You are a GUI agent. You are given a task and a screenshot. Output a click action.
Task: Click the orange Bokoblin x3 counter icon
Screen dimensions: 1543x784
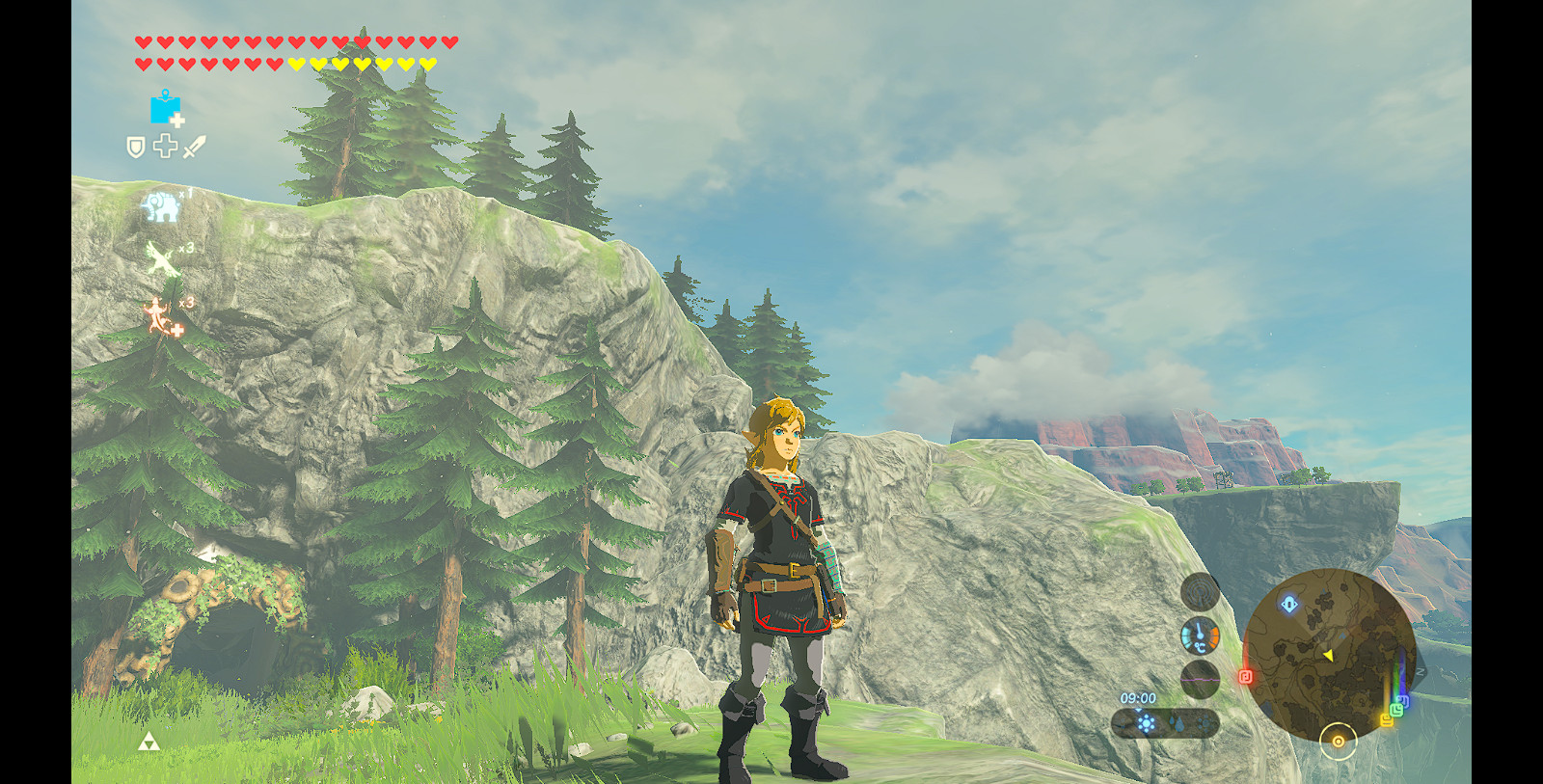[157, 313]
